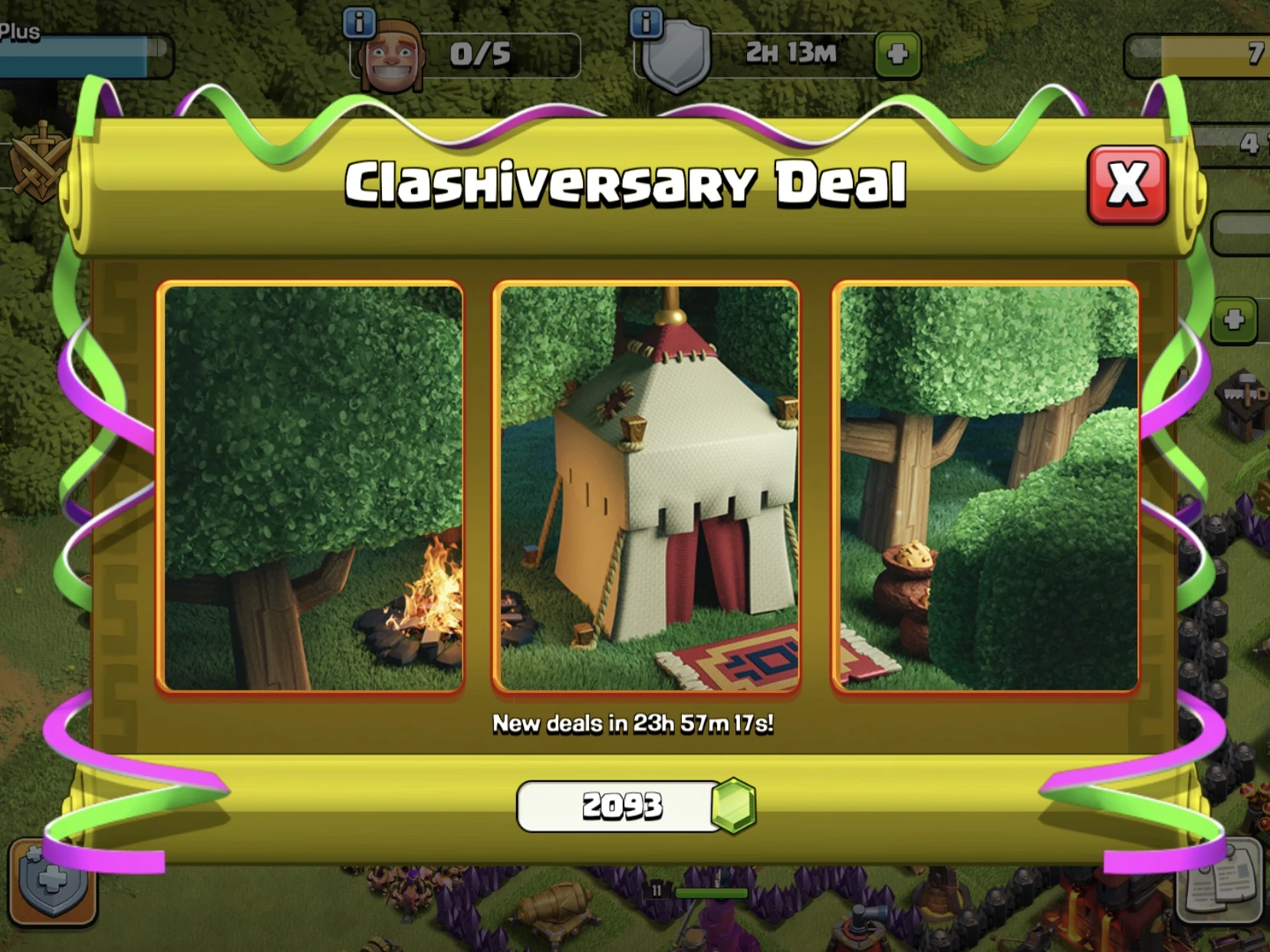Image resolution: width=1270 pixels, height=952 pixels.
Task: View the campfire decoration deal
Action: 310,487
